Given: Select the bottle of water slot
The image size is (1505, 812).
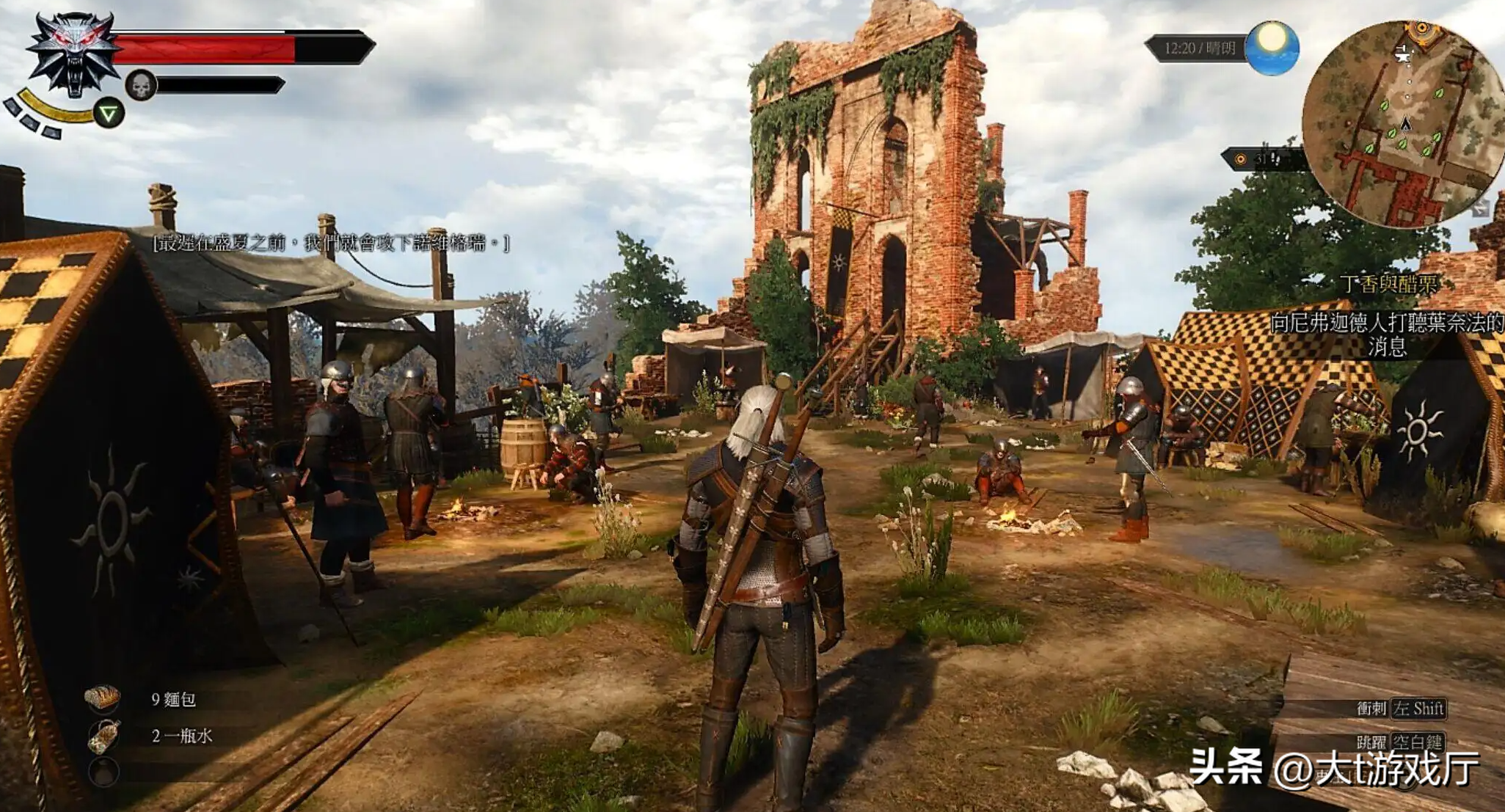Looking at the screenshot, I should click(x=103, y=736).
